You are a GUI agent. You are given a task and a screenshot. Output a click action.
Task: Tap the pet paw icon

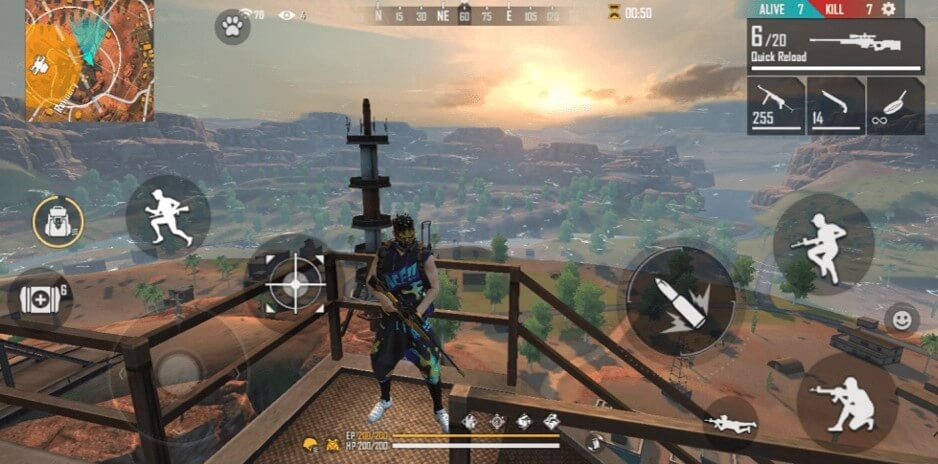pos(232,27)
